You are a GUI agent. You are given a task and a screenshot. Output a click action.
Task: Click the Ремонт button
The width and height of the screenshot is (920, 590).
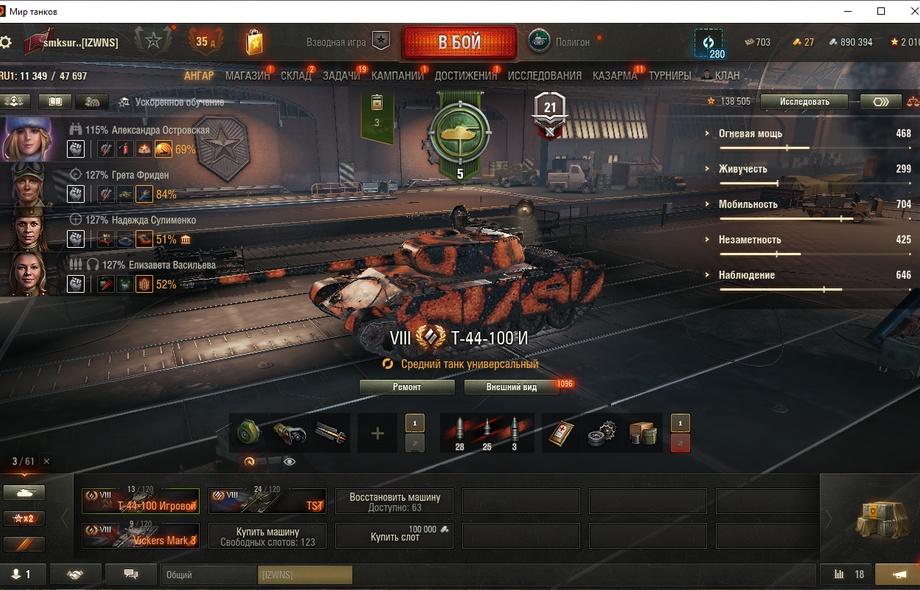[406, 387]
